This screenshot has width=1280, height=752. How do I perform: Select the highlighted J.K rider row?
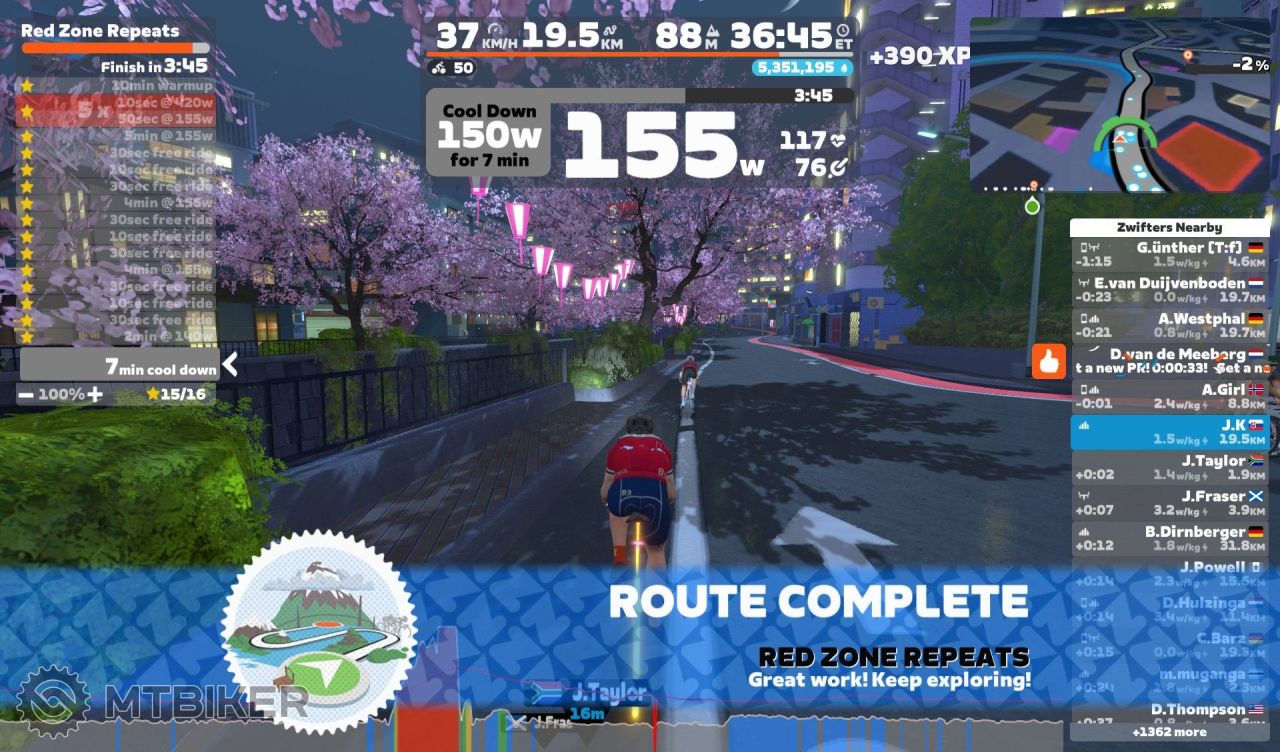coord(1169,432)
